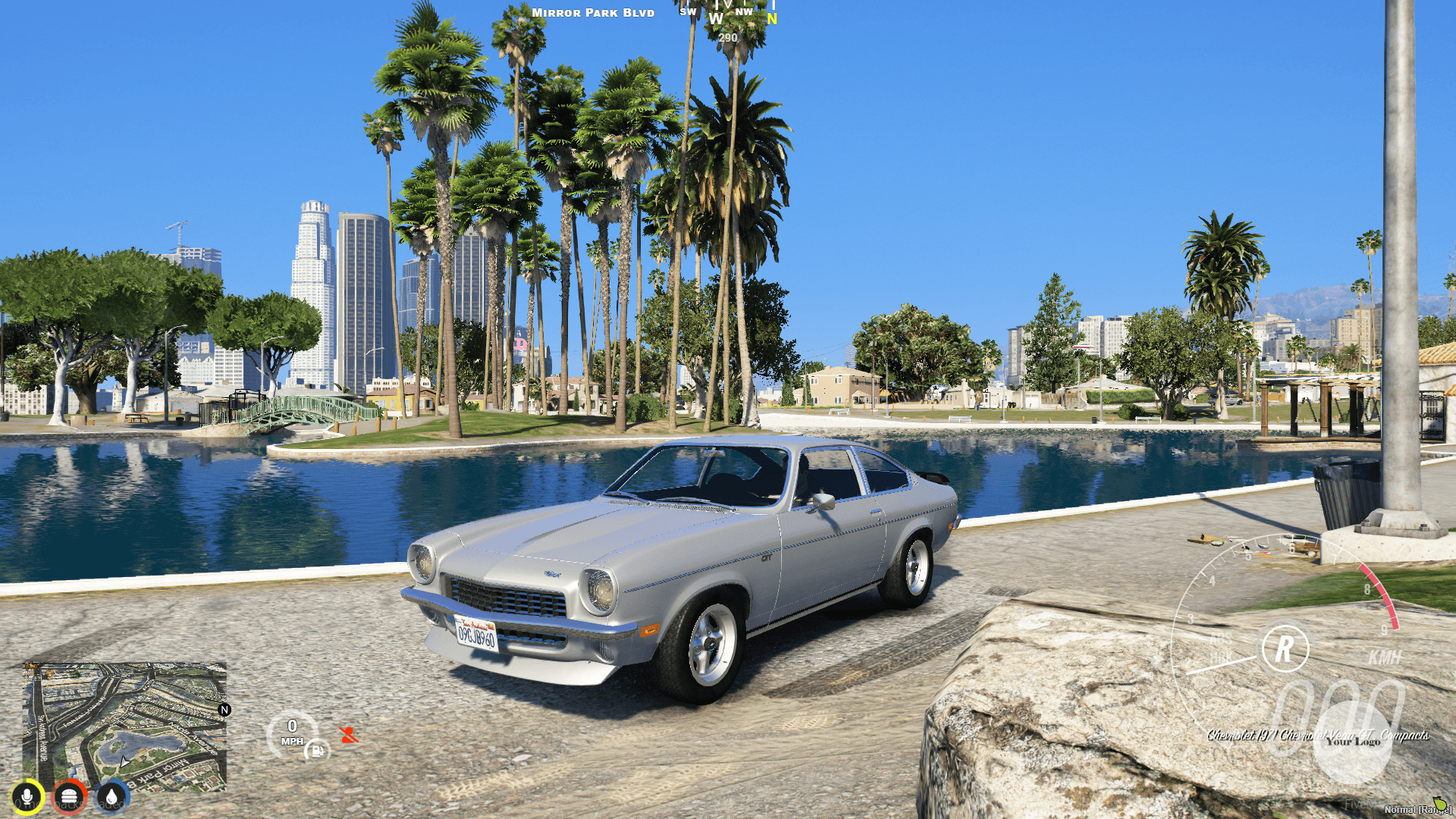The image size is (1456, 819).
Task: Click the gear indicator showing R
Action: tap(1282, 647)
